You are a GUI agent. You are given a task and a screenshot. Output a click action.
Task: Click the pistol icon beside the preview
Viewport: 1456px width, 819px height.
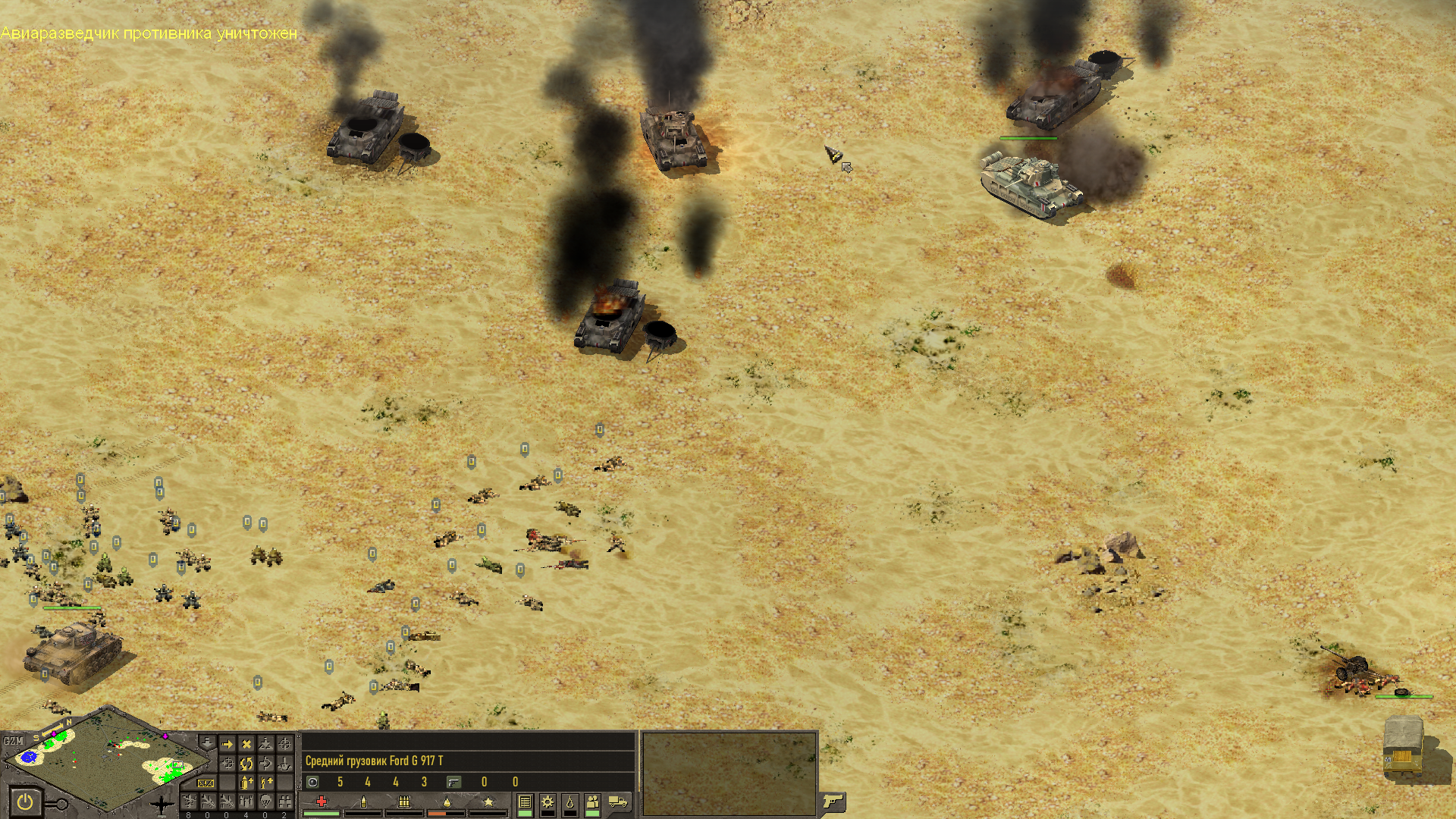point(833,801)
